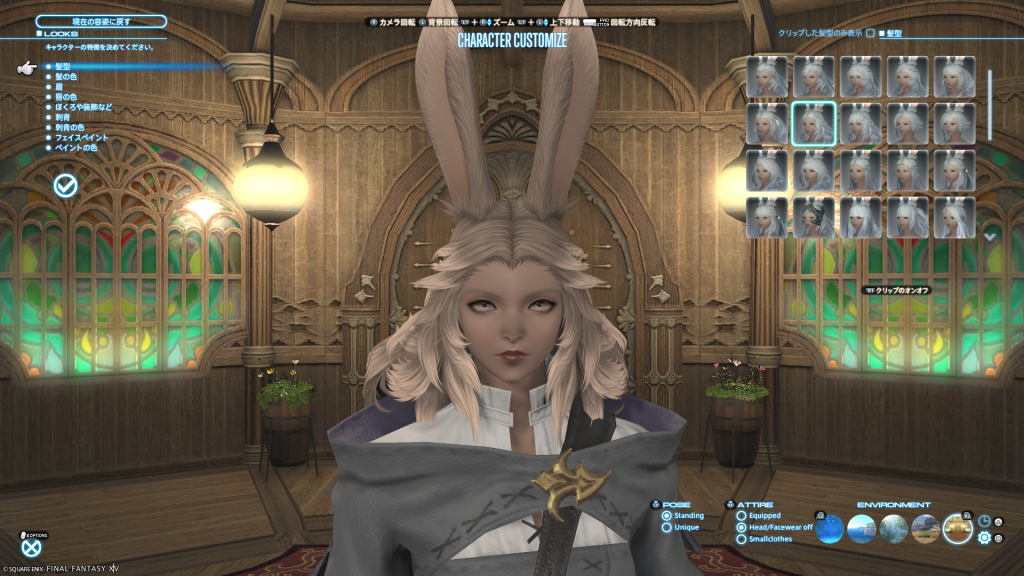Select ほくろや装飾など in the looks list
Image resolution: width=1024 pixels, height=576 pixels.
(x=84, y=107)
